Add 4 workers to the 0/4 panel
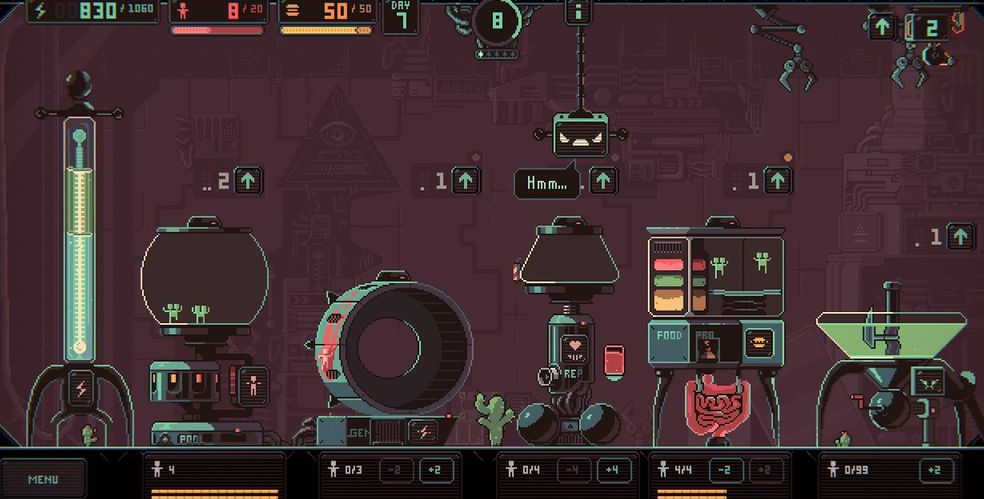This screenshot has width=984, height=499. pos(613,470)
